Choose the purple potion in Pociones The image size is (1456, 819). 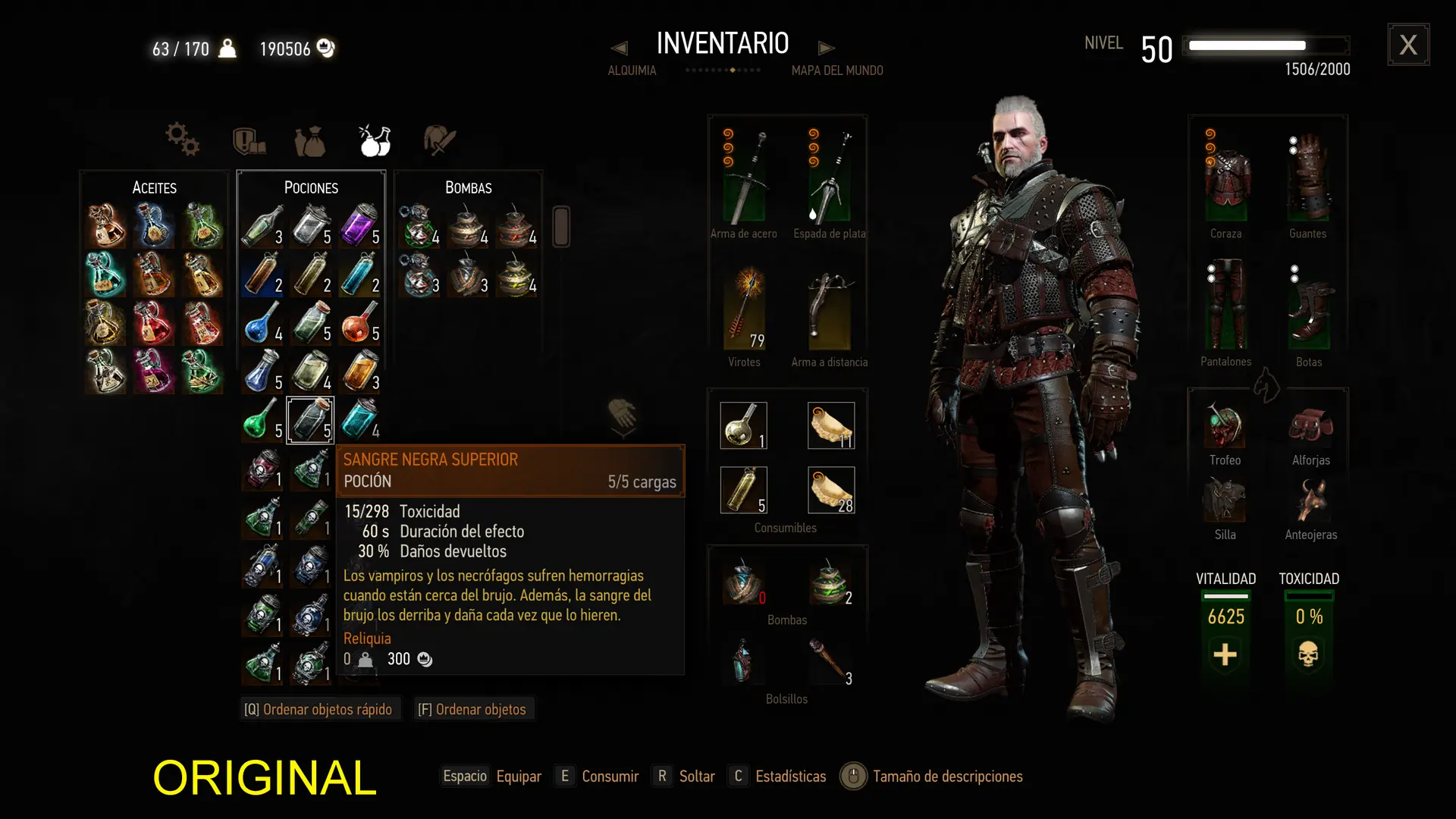pyautogui.click(x=358, y=225)
